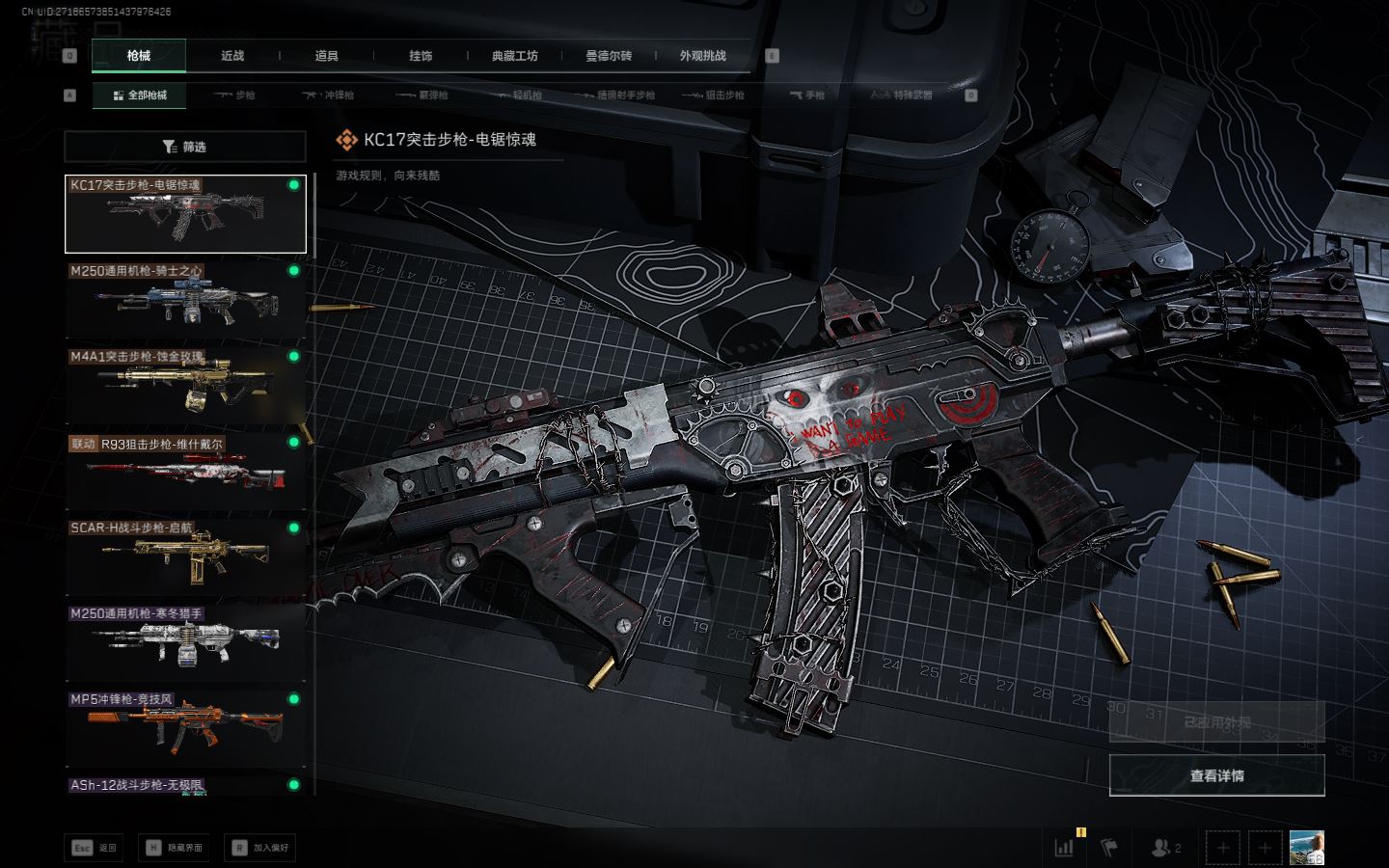Open the player avatar profile
This screenshot has height=868, width=1389.
1306,848
